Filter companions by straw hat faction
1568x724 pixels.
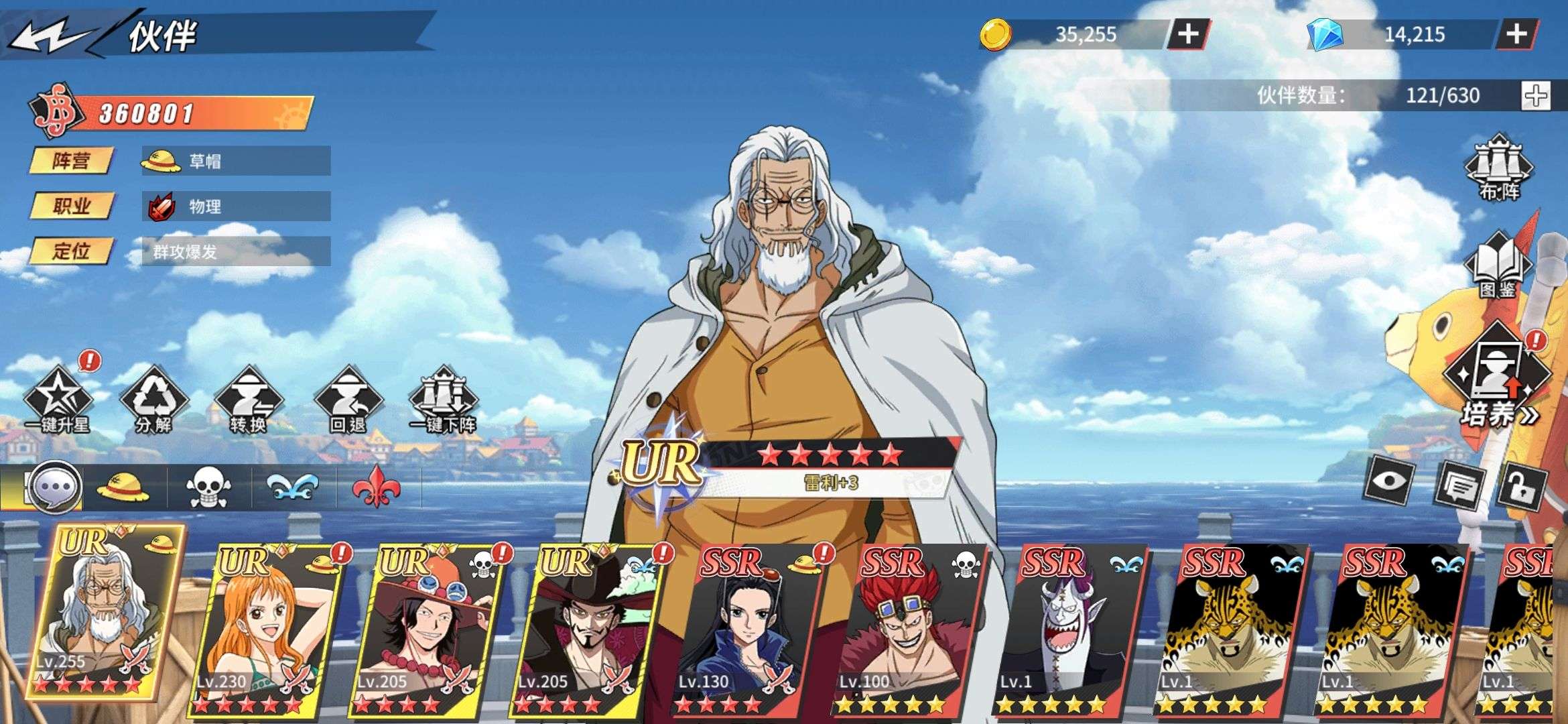tap(123, 487)
